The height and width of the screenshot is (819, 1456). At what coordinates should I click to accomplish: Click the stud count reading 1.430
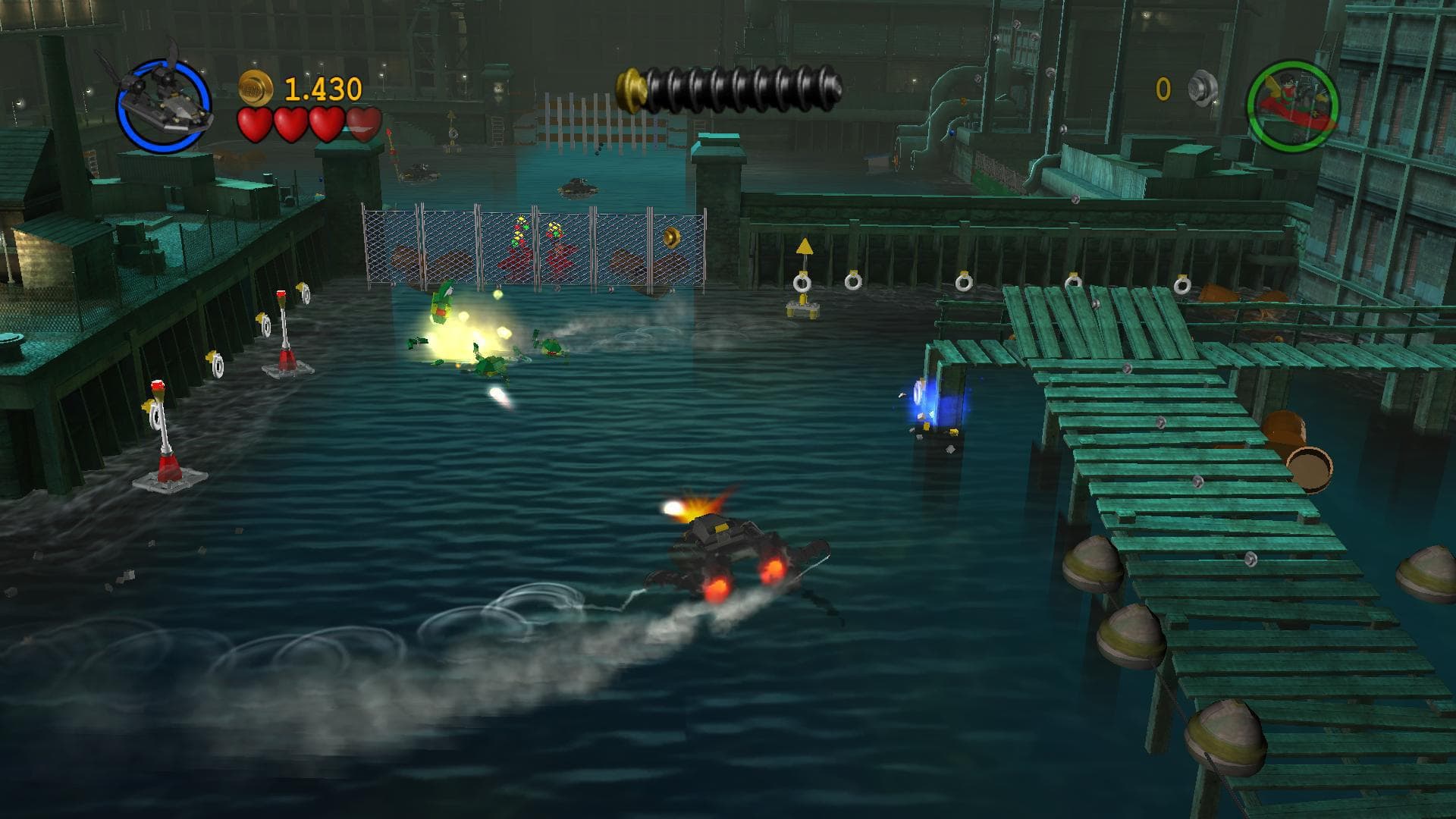pyautogui.click(x=322, y=89)
